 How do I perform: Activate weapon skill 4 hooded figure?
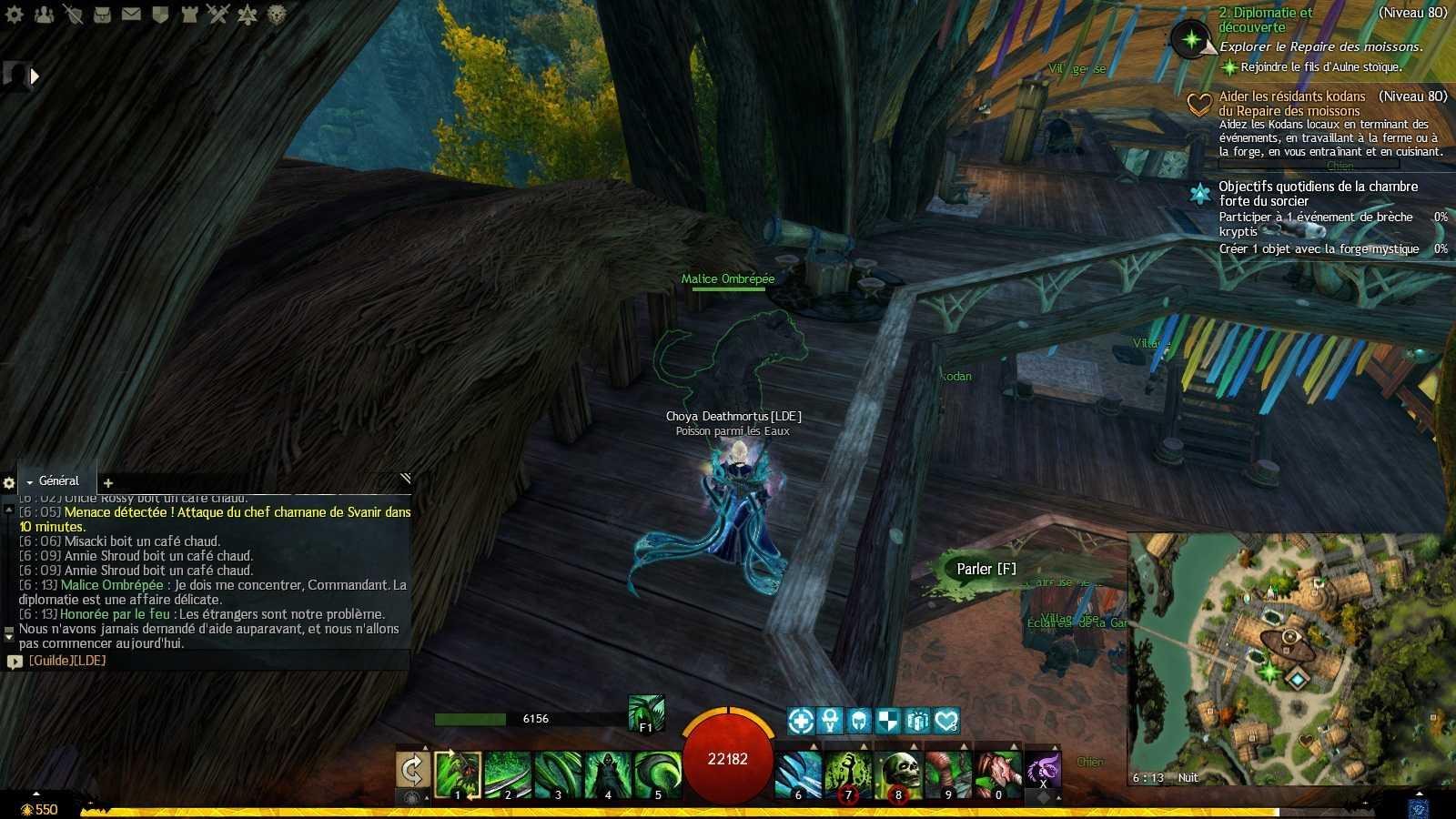click(x=608, y=773)
